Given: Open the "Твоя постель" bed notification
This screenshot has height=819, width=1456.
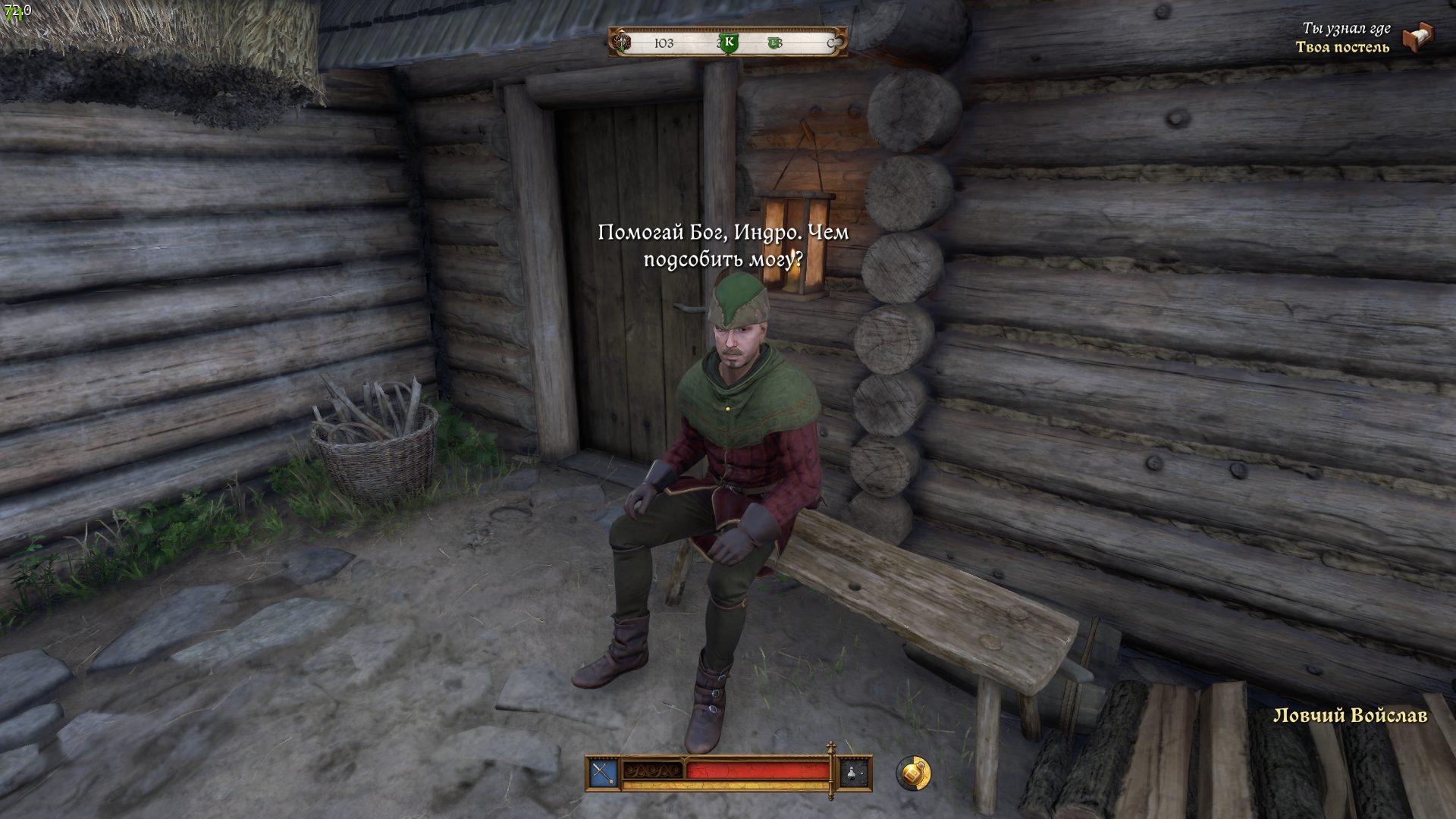Looking at the screenshot, I should tap(1342, 47).
